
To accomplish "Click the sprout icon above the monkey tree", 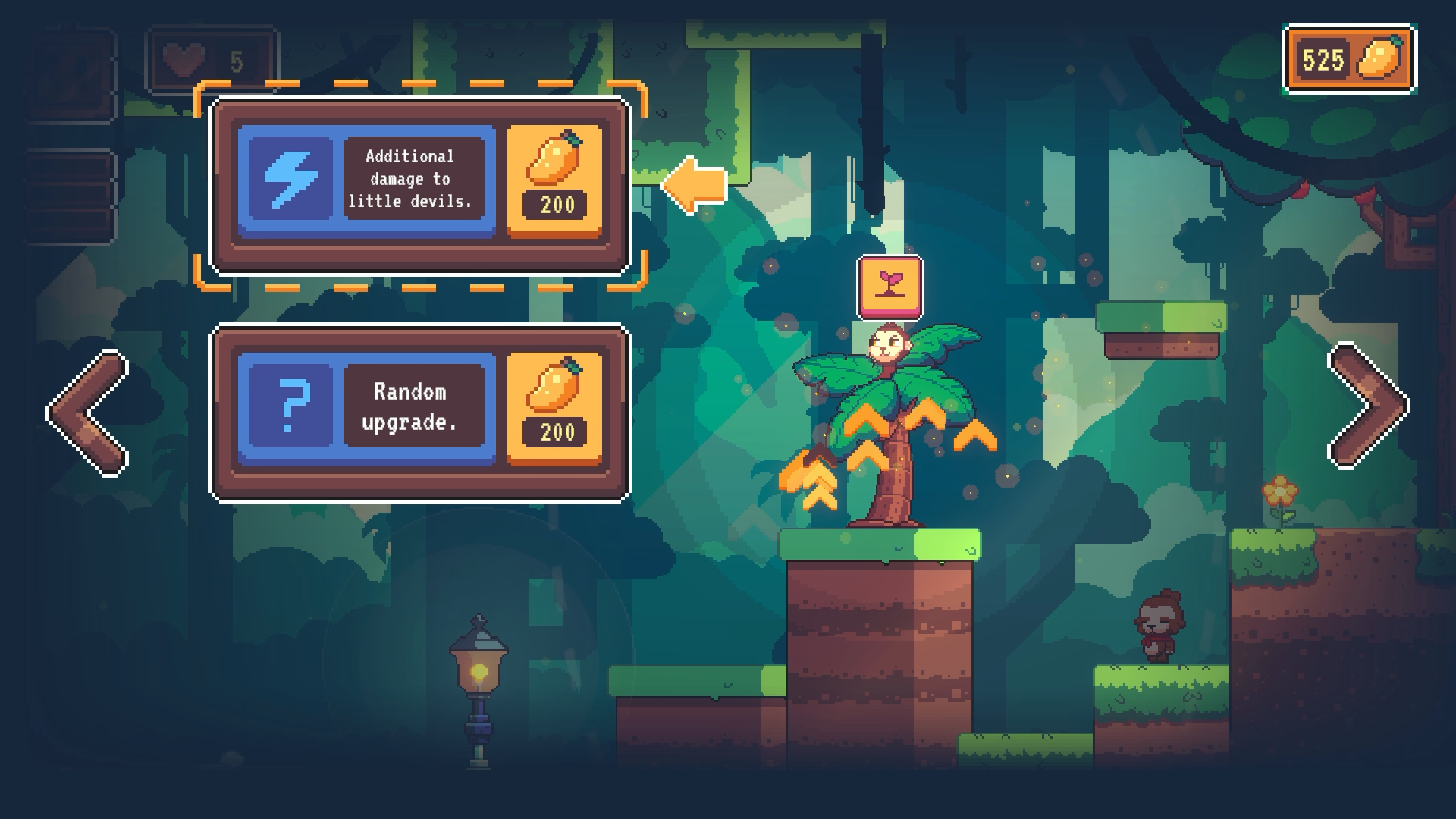I will [890, 287].
